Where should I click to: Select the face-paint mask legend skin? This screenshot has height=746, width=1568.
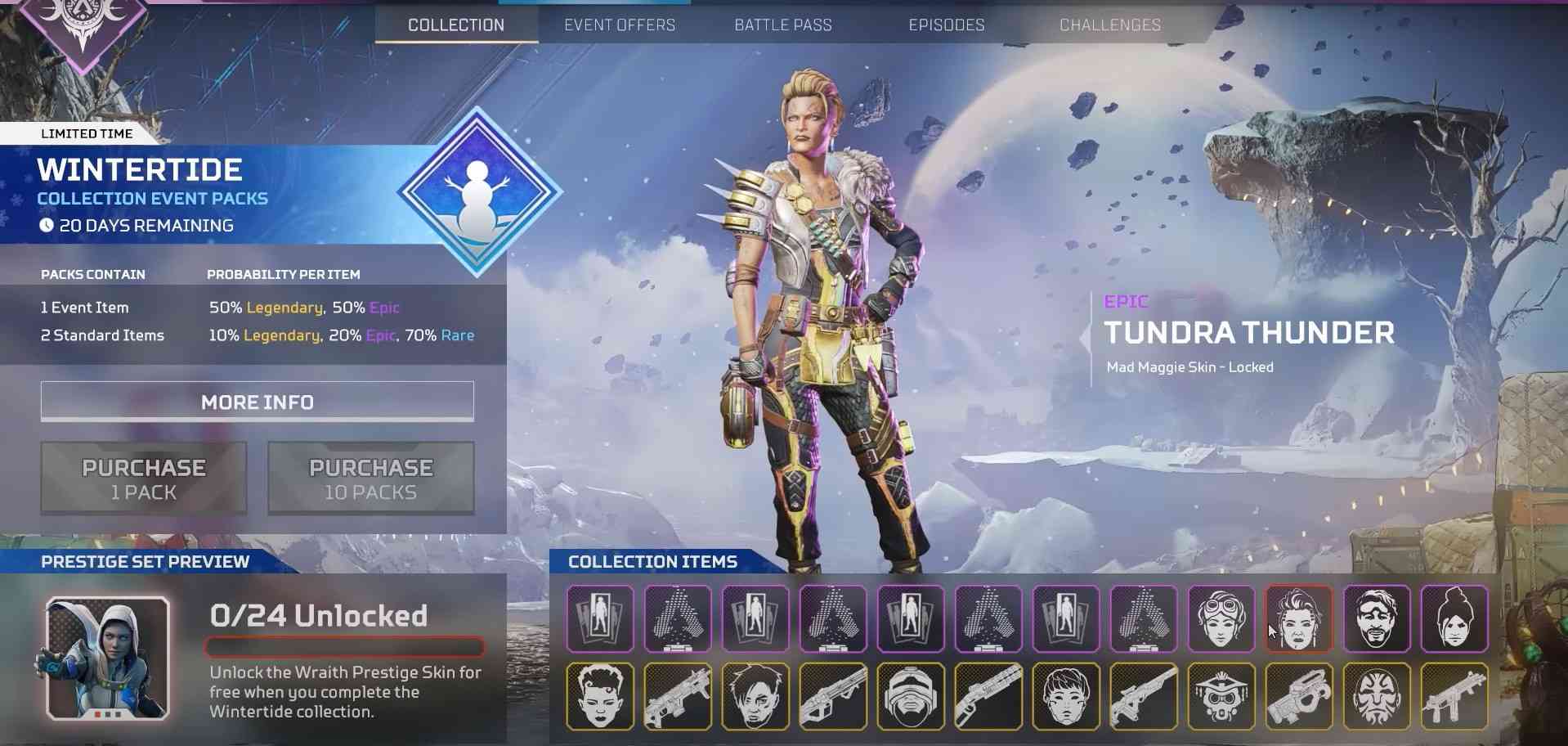1377,697
